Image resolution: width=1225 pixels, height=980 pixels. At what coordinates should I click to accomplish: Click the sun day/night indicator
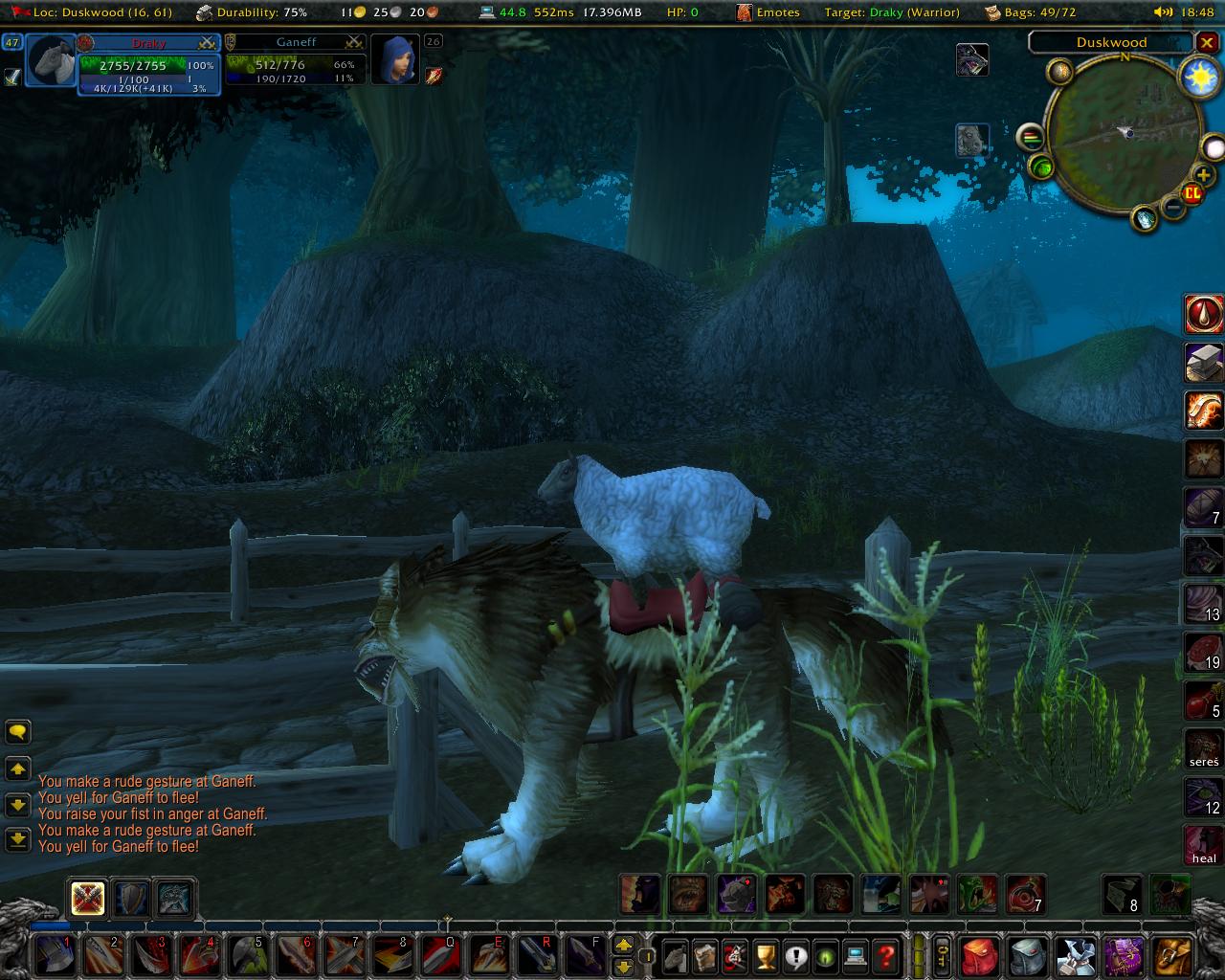click(1199, 78)
